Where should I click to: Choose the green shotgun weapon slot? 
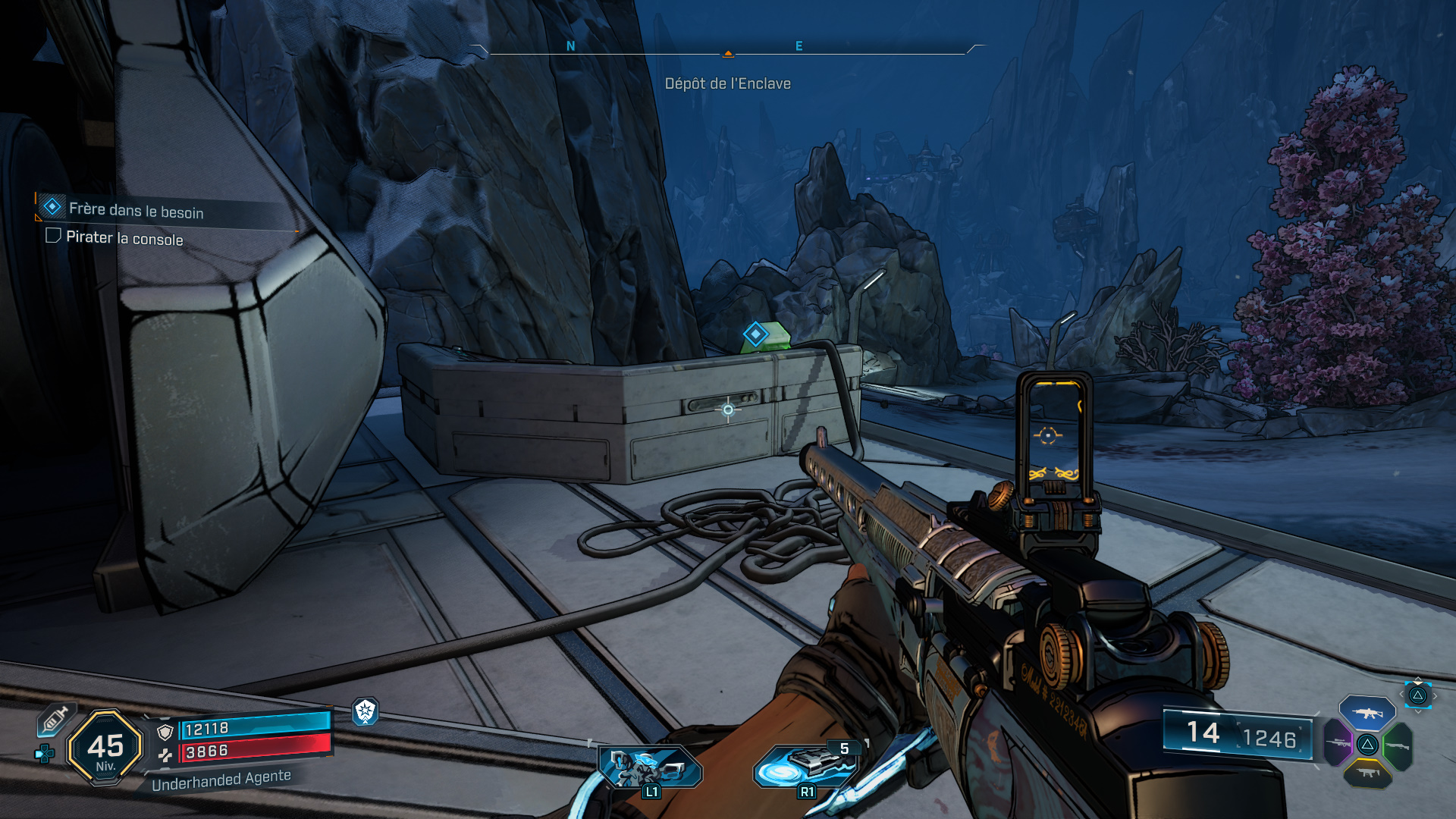[x=1398, y=745]
